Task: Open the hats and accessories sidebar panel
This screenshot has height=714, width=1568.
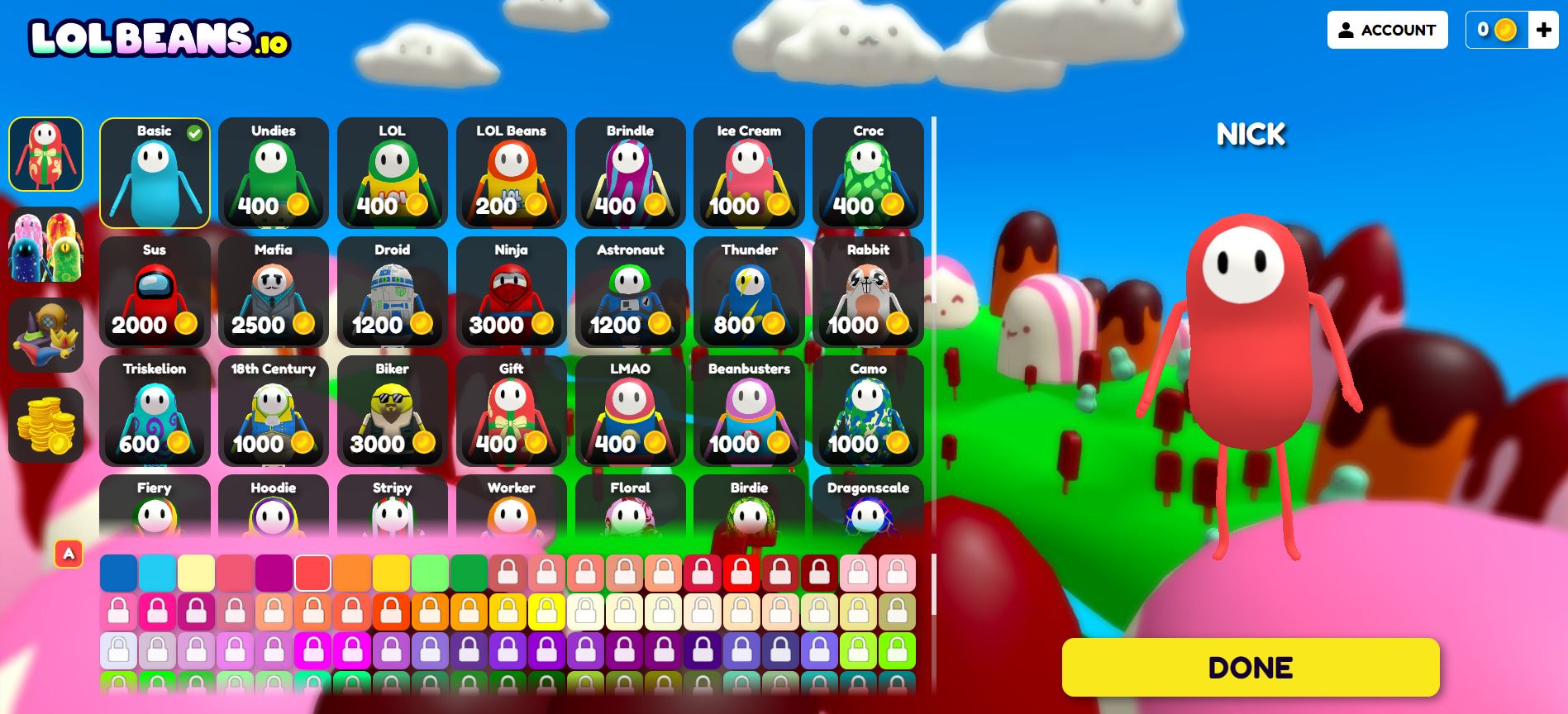Action: coord(46,335)
